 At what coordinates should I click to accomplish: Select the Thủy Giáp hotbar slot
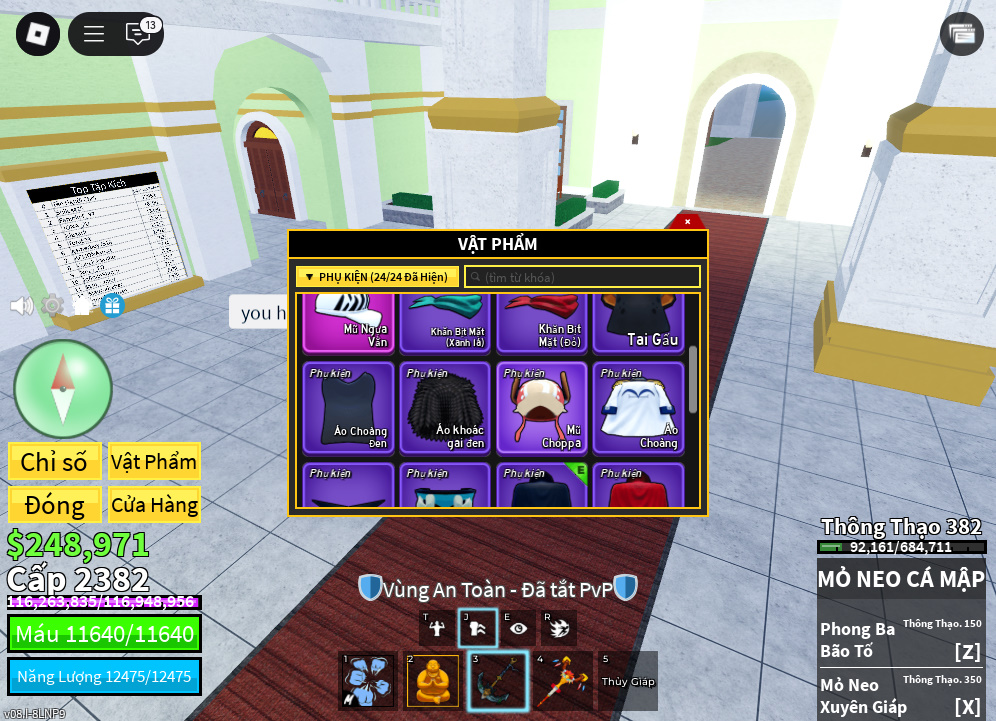point(627,681)
